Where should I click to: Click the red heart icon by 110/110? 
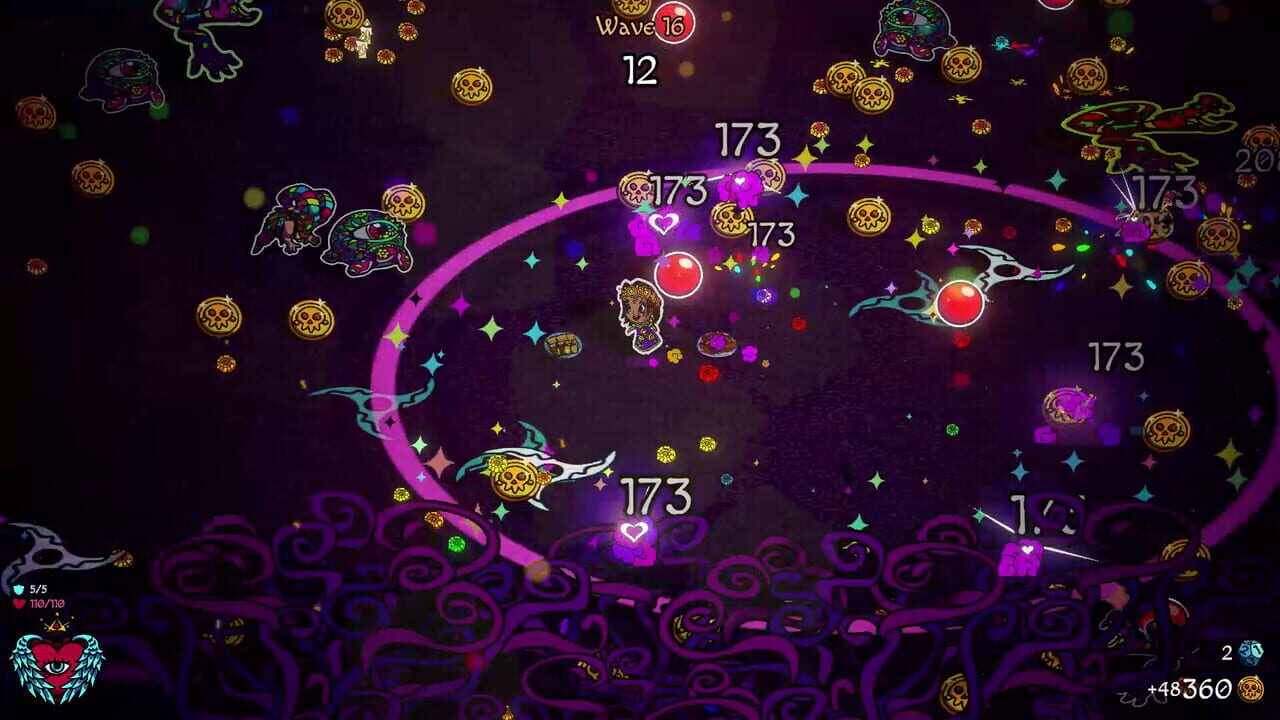tap(18, 604)
